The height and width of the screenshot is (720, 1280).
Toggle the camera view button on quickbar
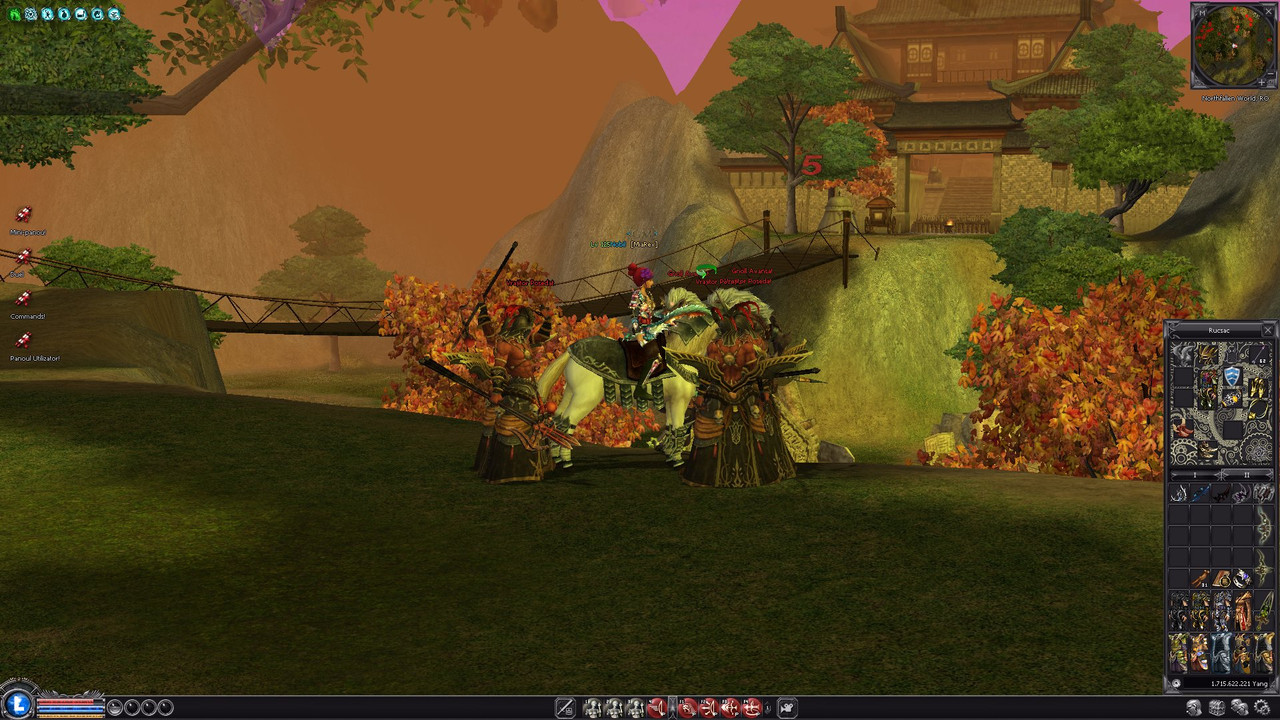pyautogui.click(x=787, y=708)
